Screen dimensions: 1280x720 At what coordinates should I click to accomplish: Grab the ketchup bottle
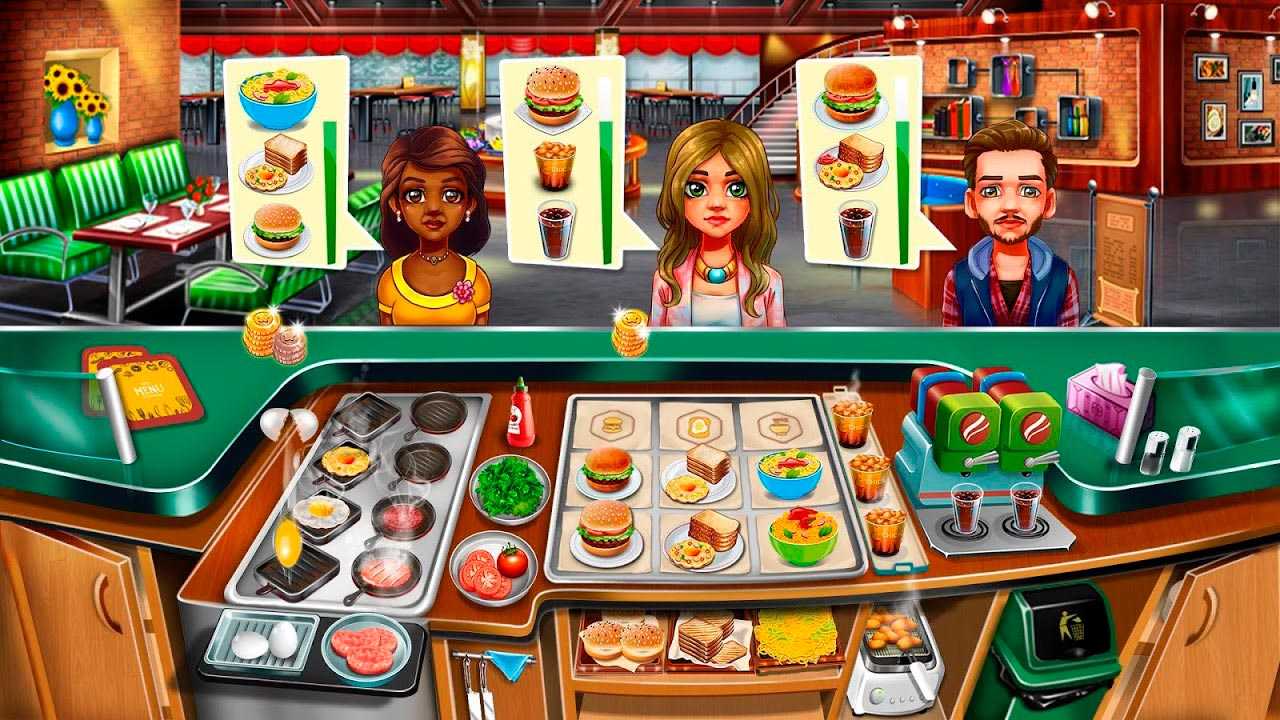pyautogui.click(x=520, y=413)
